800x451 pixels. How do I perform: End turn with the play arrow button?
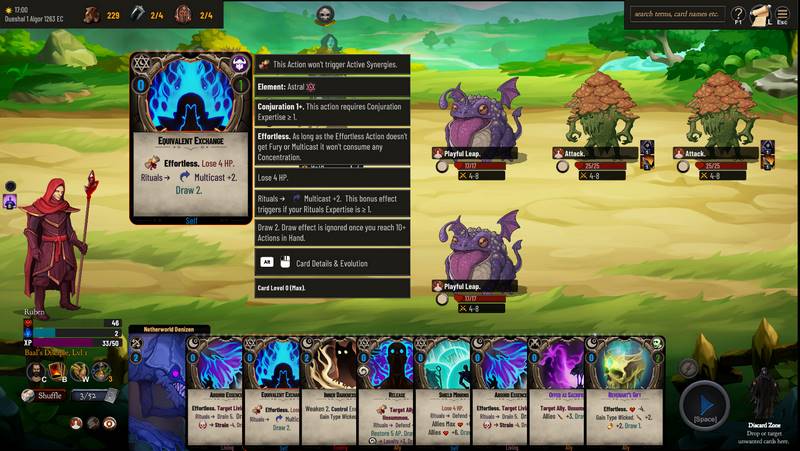[x=704, y=403]
